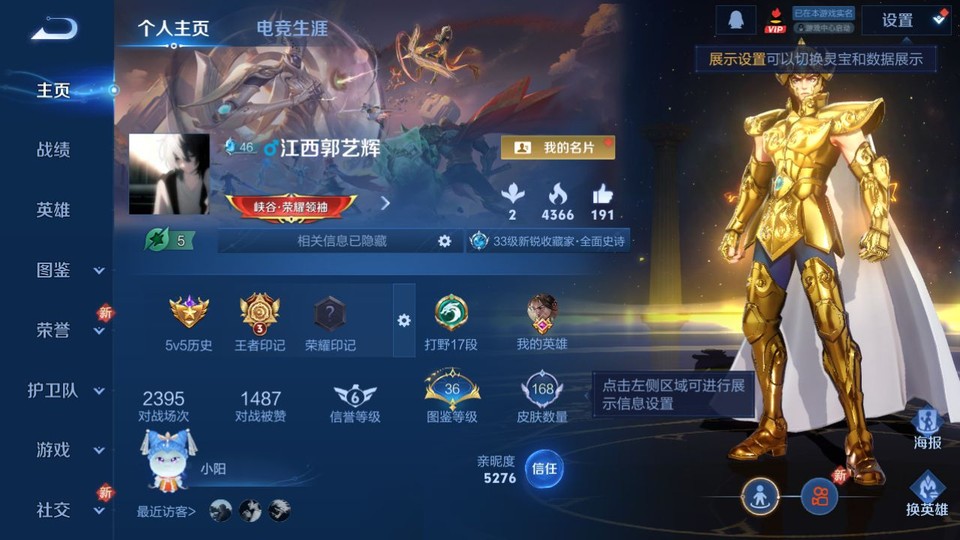
Task: Click the 信任 intimacy badge
Action: click(x=544, y=469)
